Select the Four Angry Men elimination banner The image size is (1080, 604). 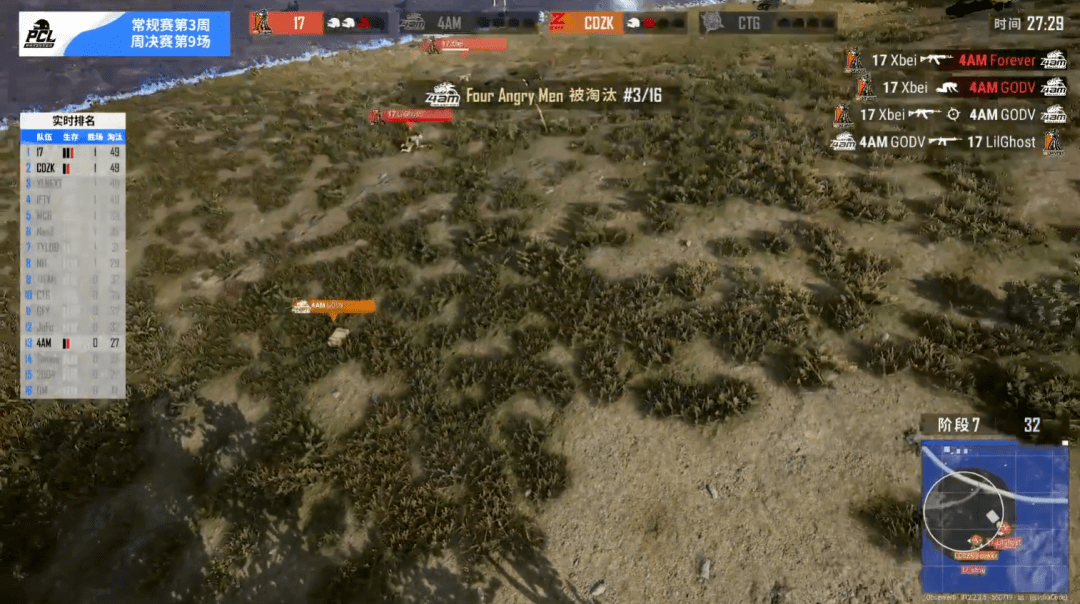coord(544,96)
